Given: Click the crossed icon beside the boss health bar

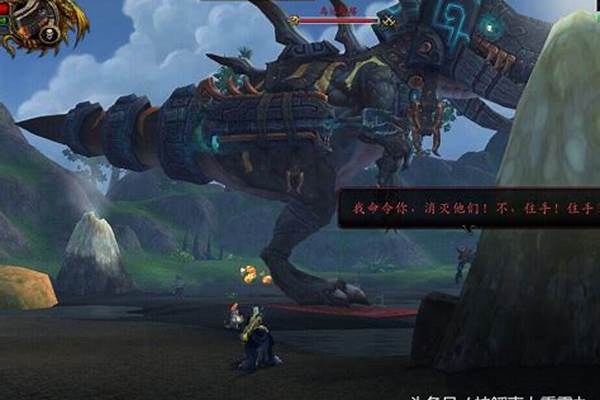Looking at the screenshot, I should (388, 20).
